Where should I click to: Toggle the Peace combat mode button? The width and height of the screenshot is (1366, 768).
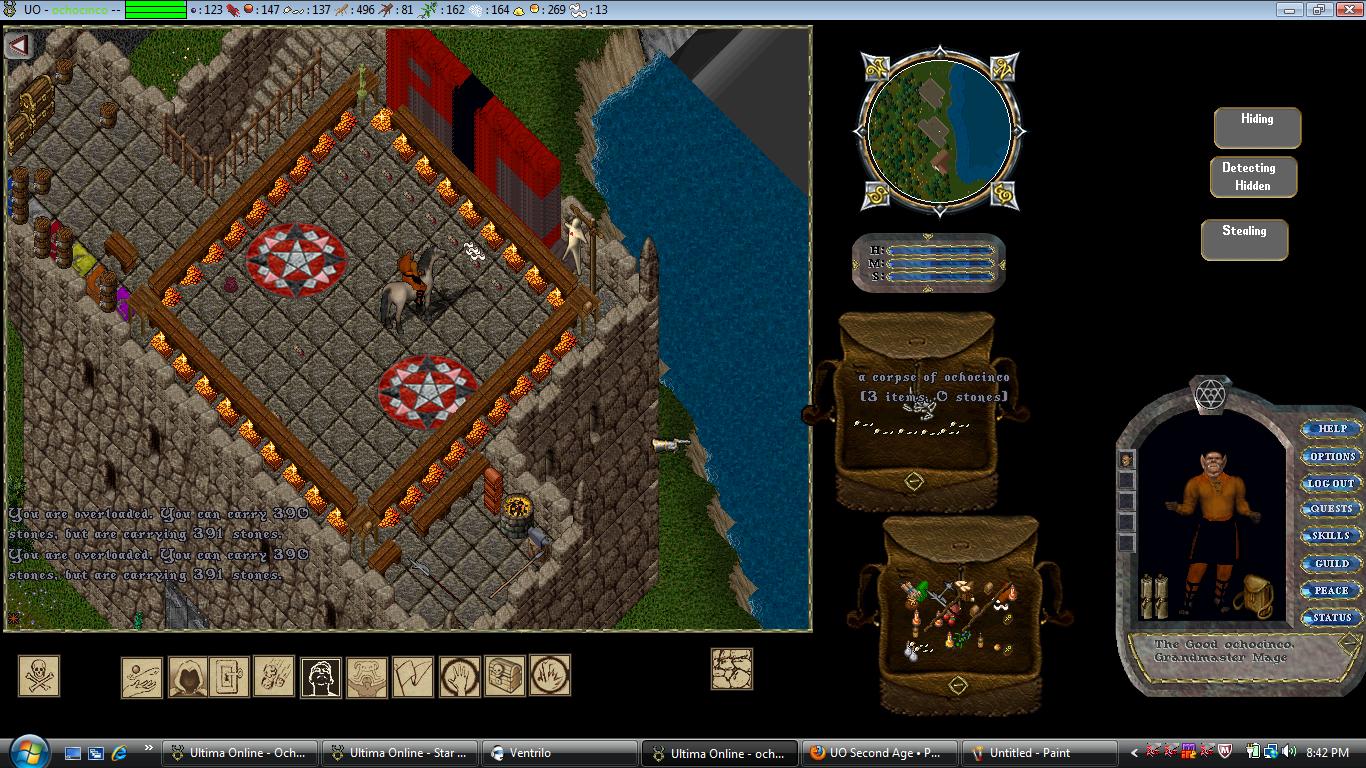[1332, 591]
